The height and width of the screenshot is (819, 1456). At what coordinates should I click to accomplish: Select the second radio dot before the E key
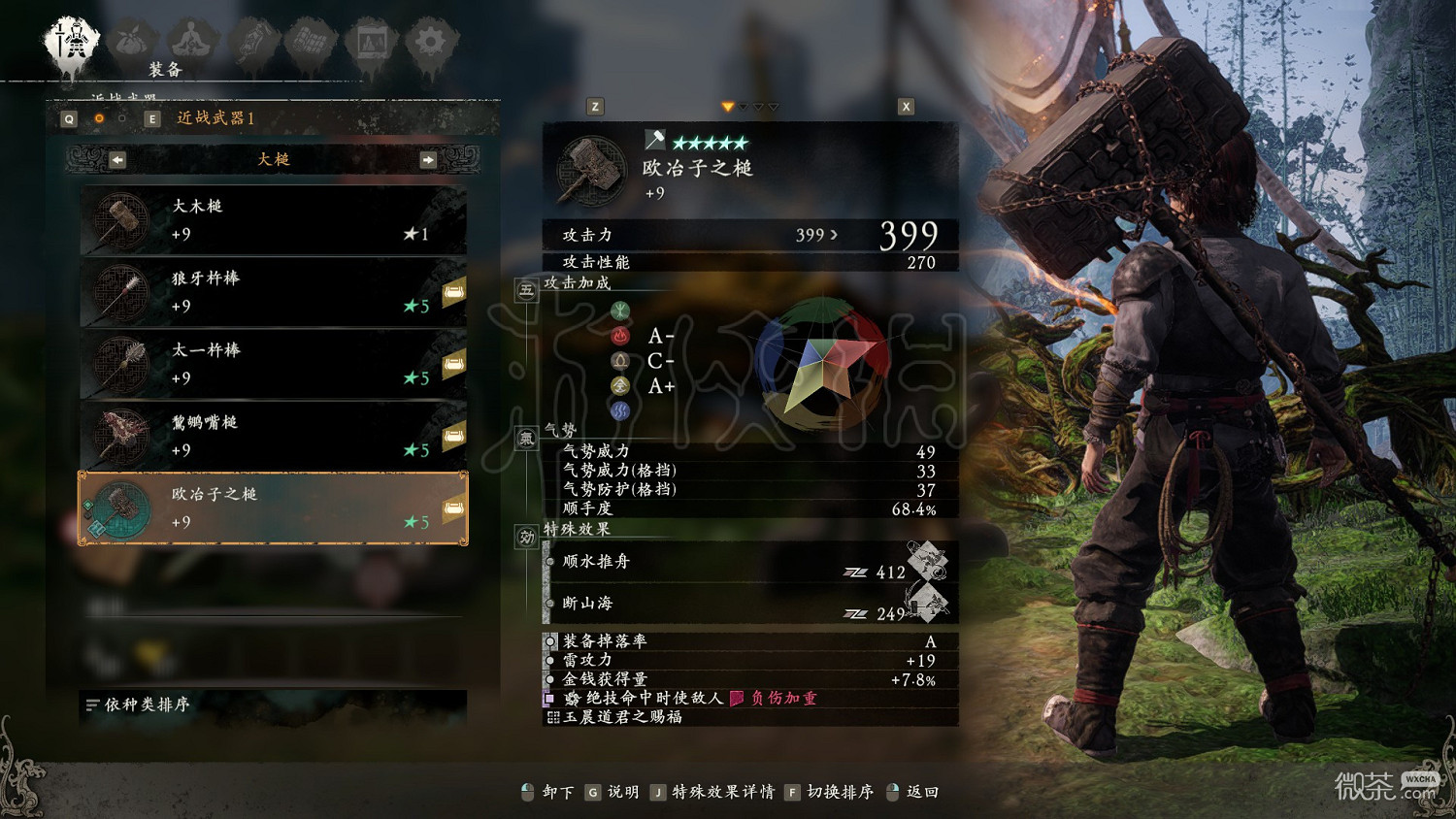coord(121,118)
